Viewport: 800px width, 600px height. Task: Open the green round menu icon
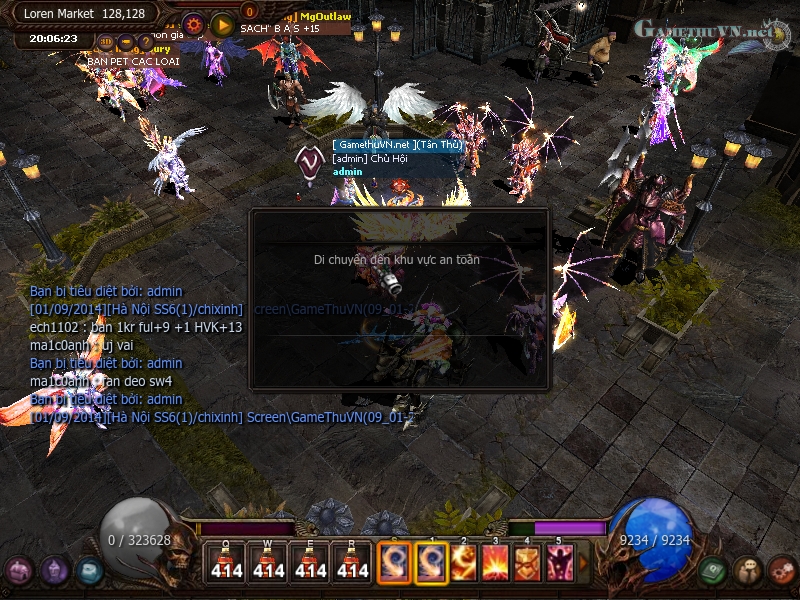click(x=712, y=571)
